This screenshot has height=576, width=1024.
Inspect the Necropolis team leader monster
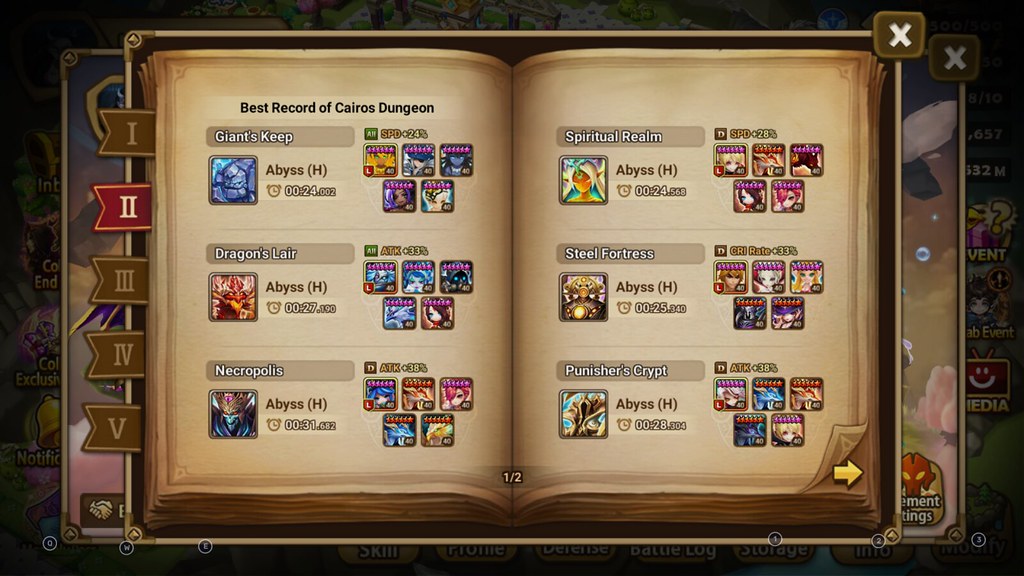click(x=380, y=394)
